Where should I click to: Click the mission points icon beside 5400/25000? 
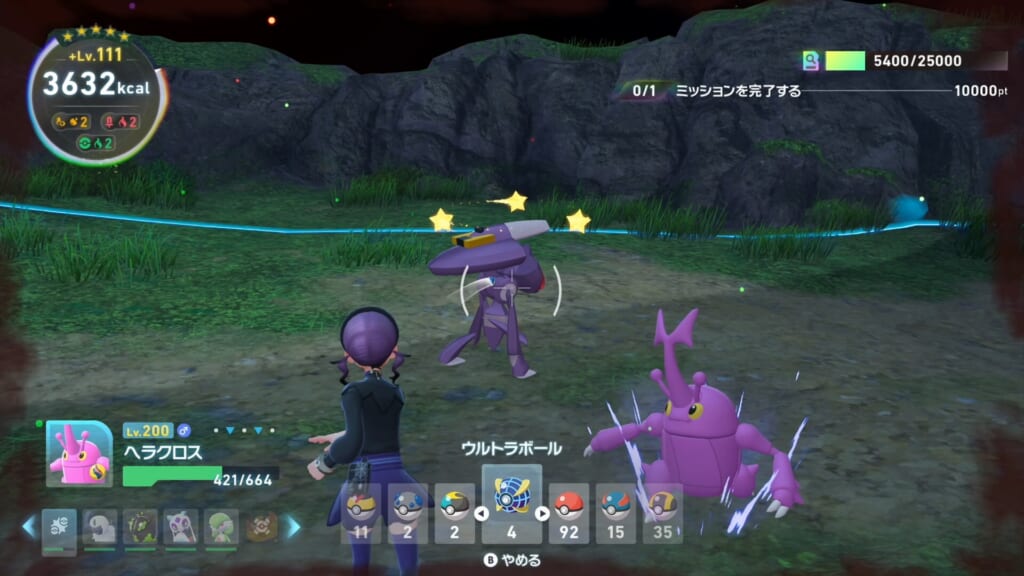[x=811, y=61]
